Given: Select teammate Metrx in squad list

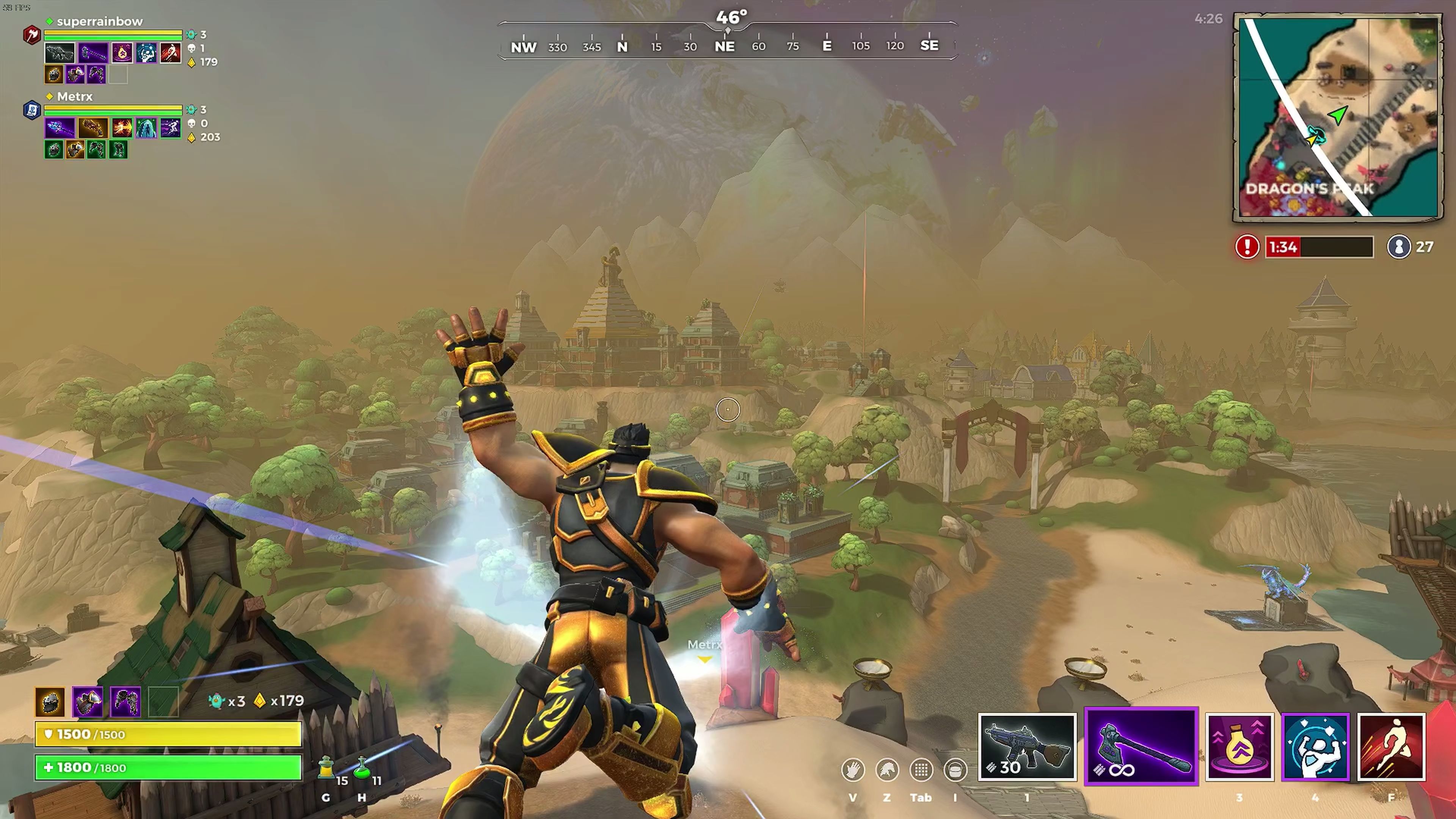Looking at the screenshot, I should (75, 97).
